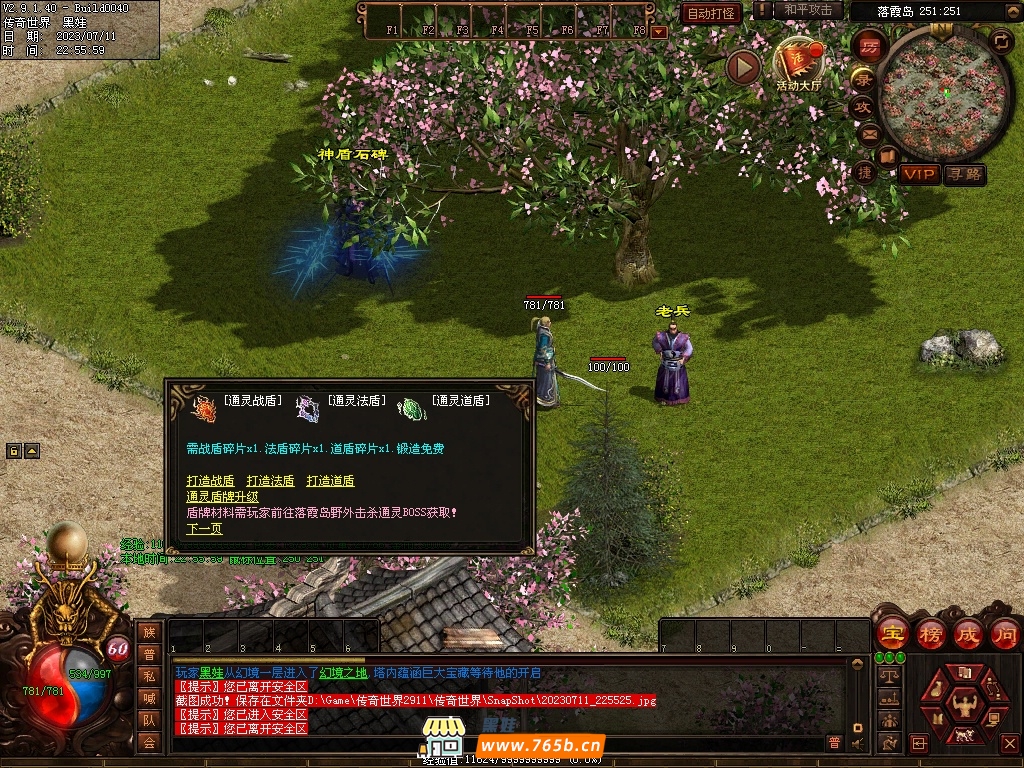Go to 下一页 in the dialog
Screen dimensions: 1024x768
[x=204, y=529]
